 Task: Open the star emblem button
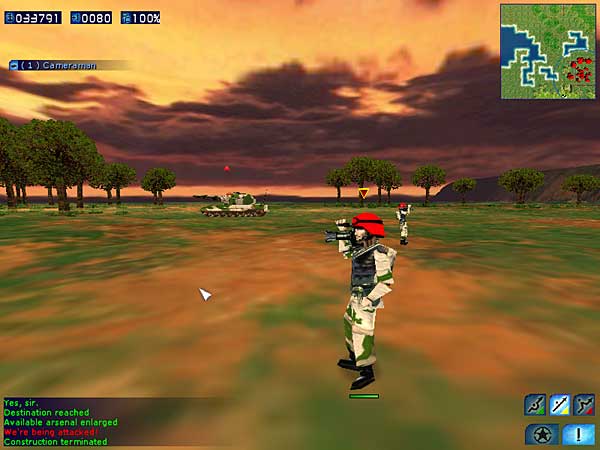tap(543, 434)
